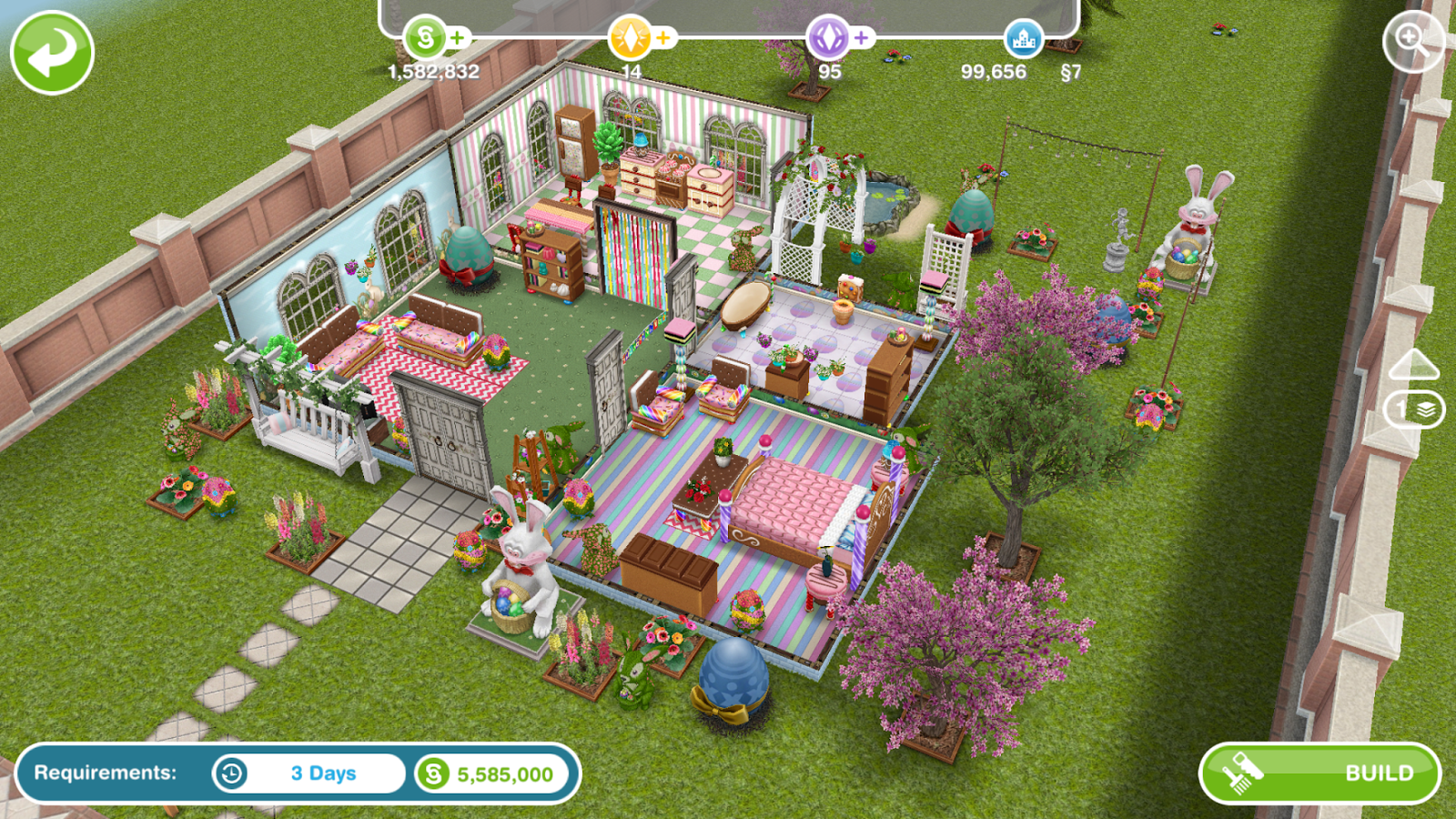The height and width of the screenshot is (819, 1456).
Task: Open the town value building icon
Action: point(1024,39)
